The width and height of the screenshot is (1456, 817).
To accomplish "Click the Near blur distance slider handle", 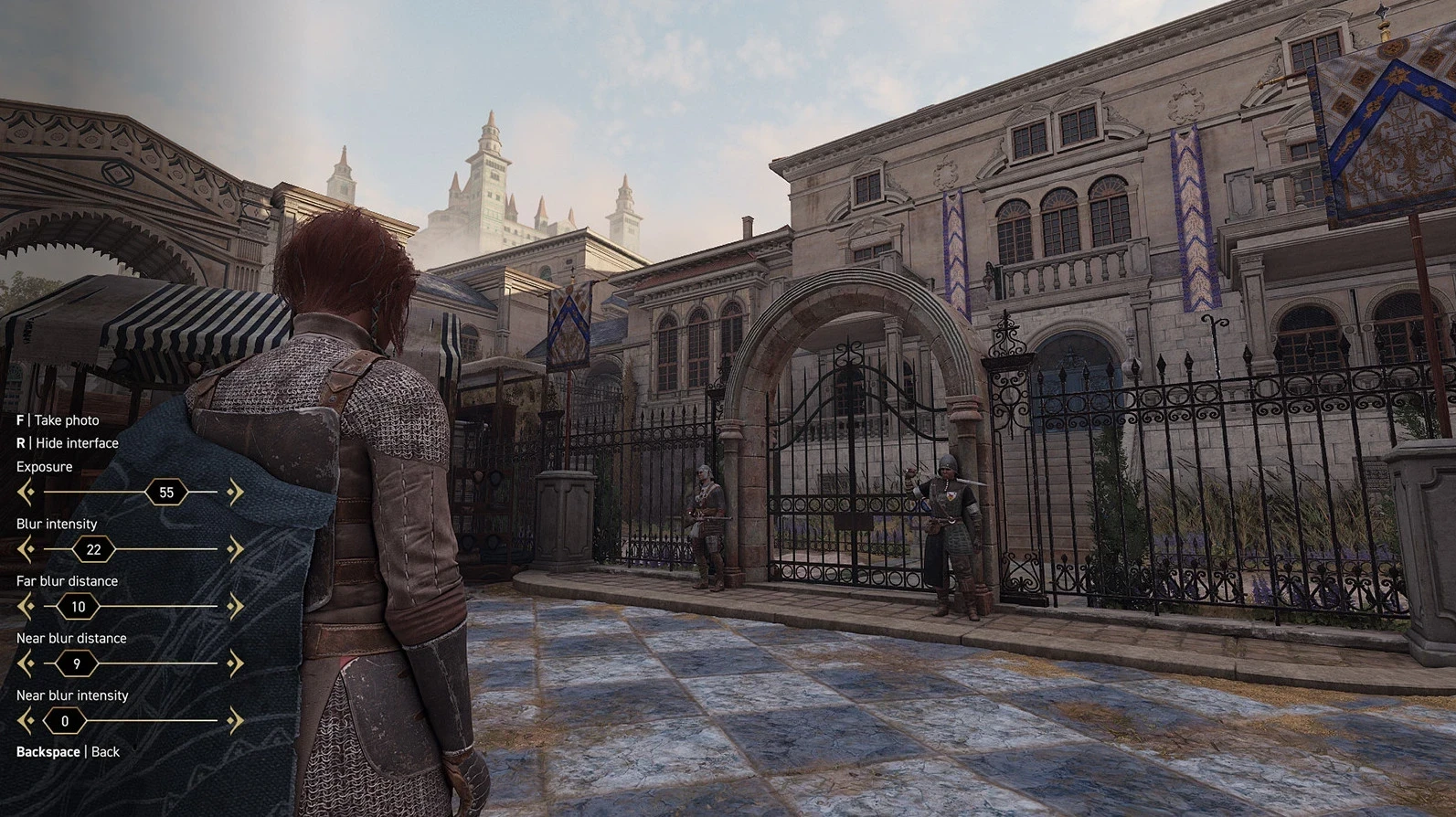I will tap(77, 663).
